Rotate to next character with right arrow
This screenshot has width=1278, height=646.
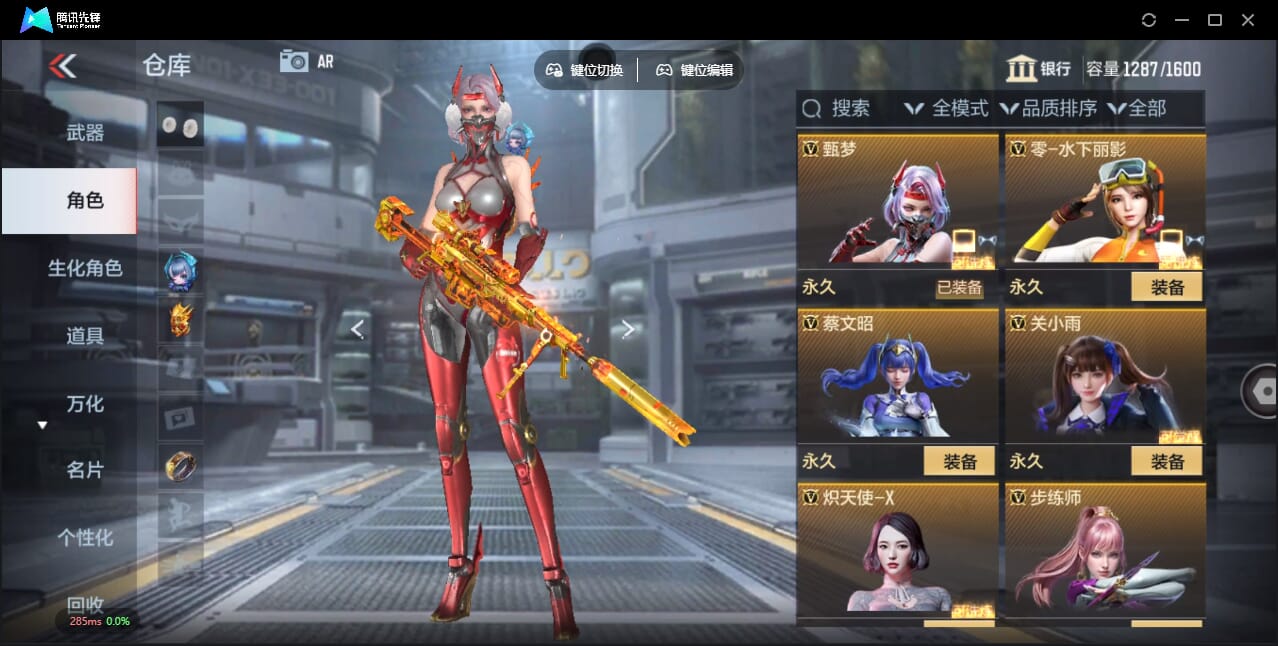628,329
